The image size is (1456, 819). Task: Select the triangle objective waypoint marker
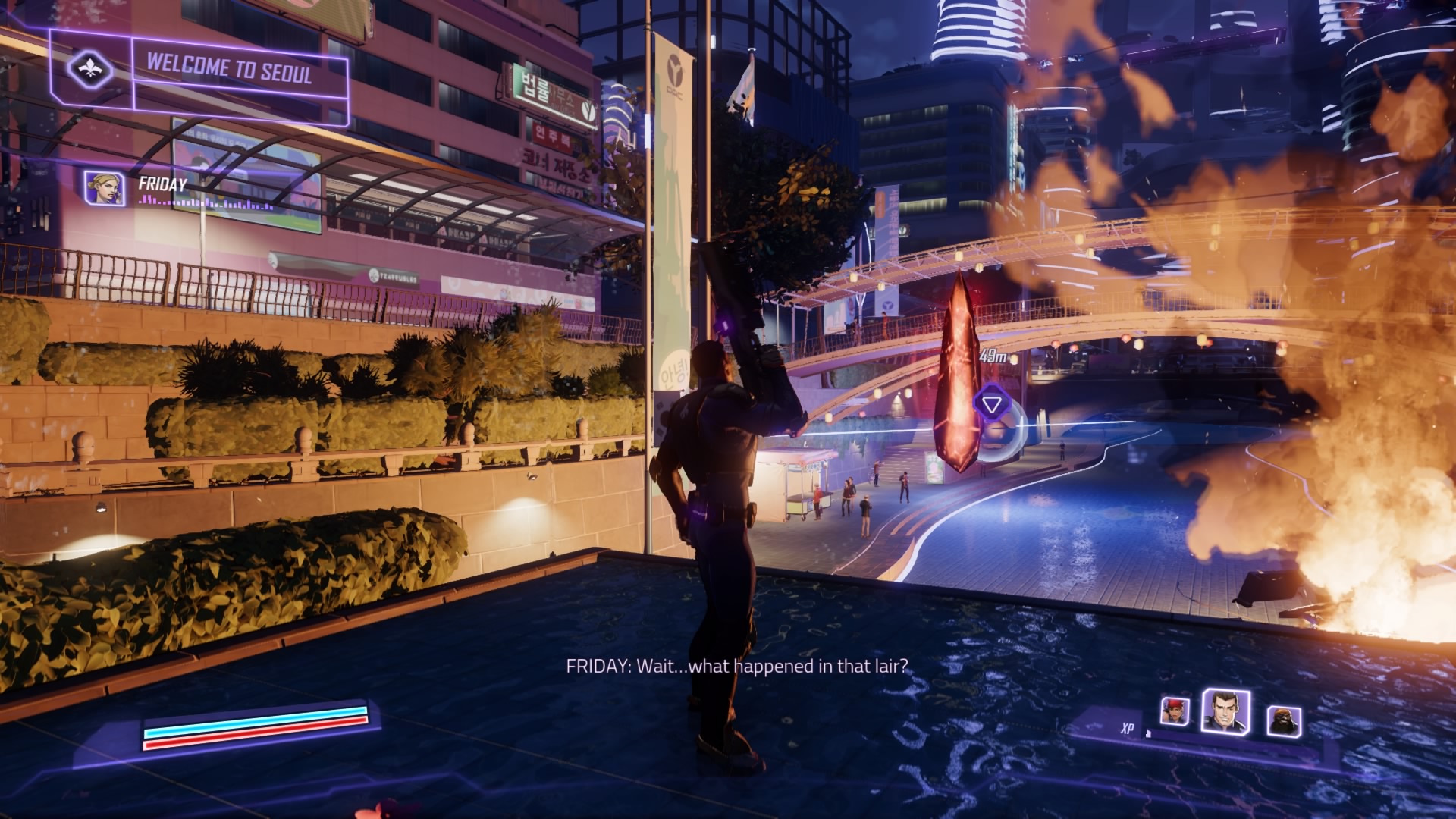990,403
